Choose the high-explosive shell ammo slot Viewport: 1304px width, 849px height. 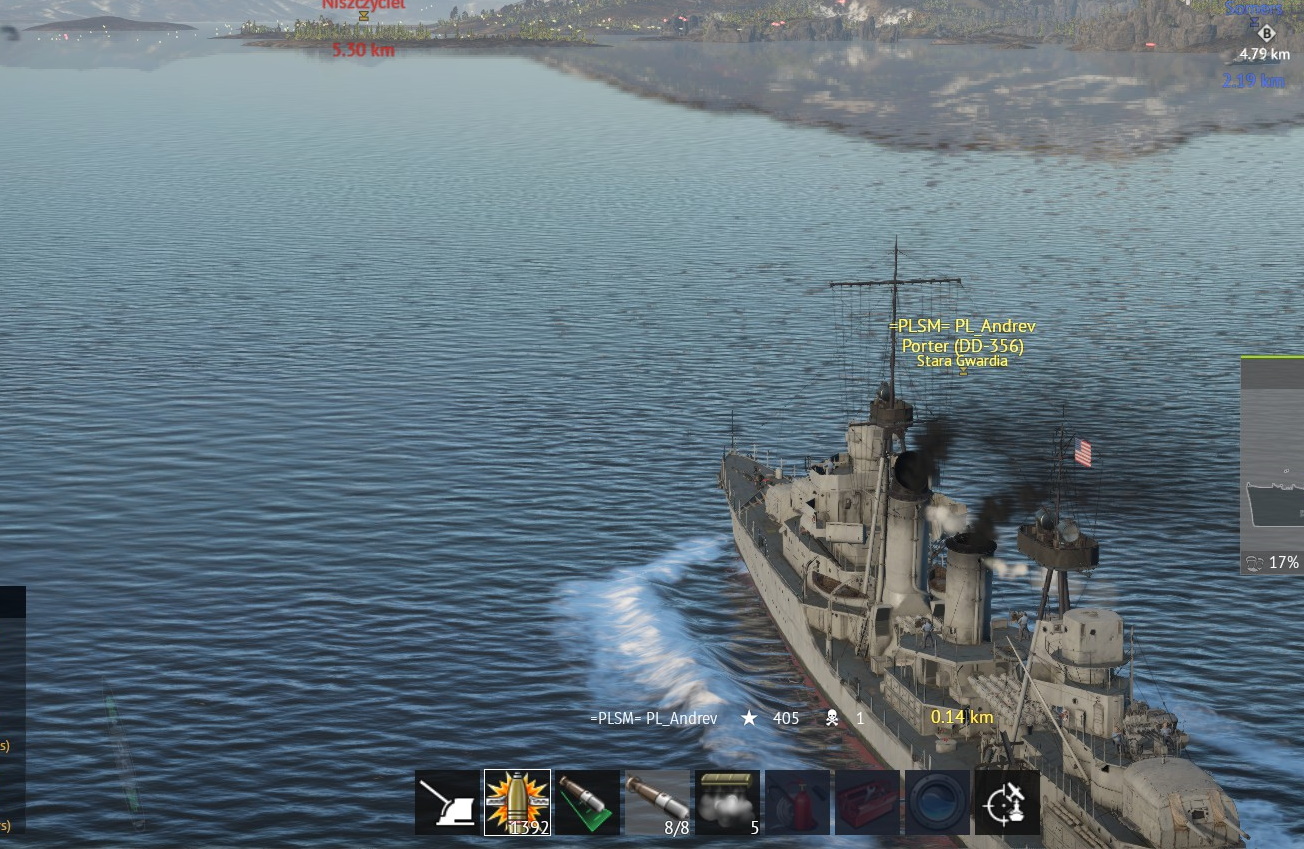517,802
